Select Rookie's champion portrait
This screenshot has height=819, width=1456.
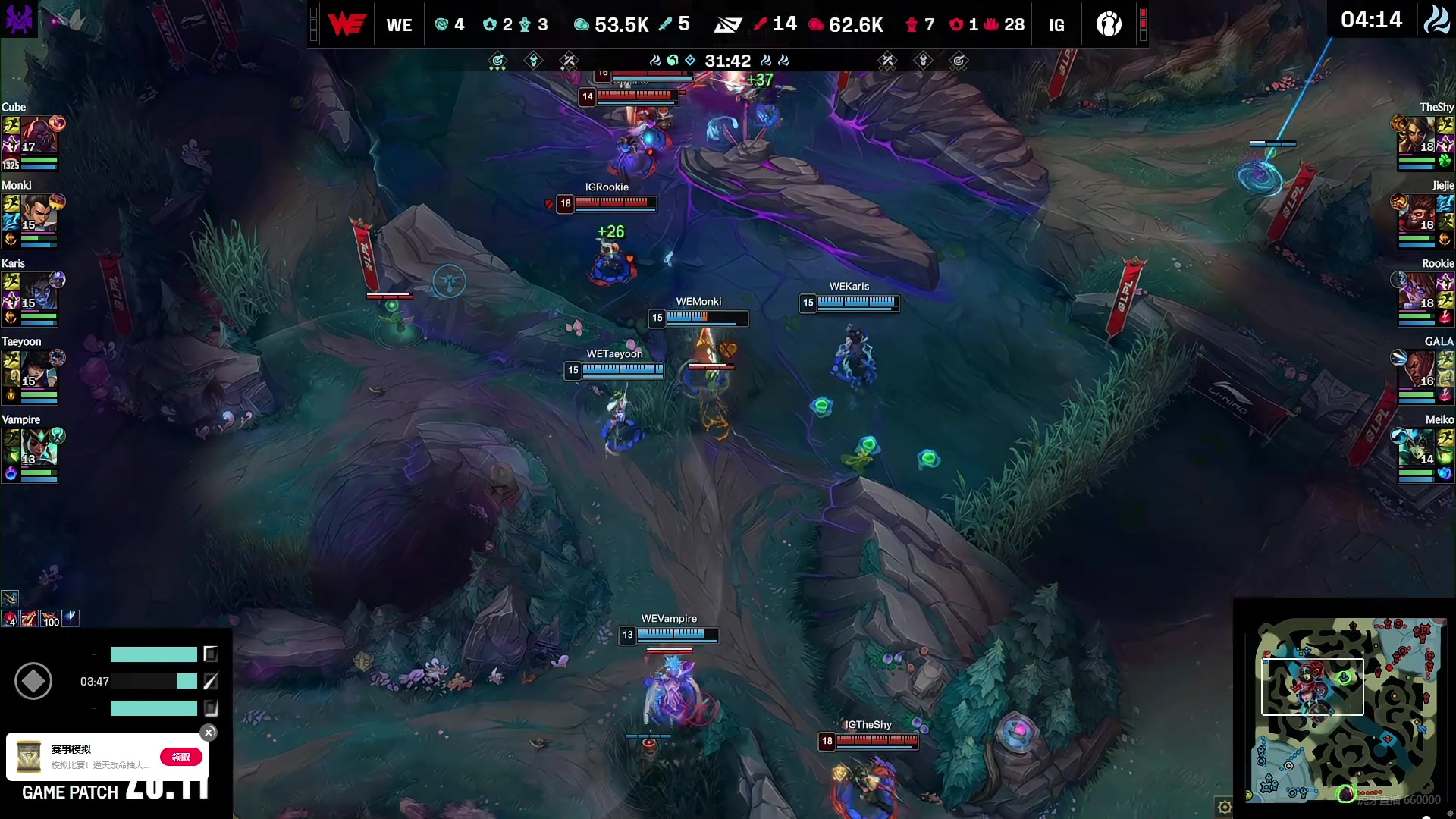pos(1417,293)
